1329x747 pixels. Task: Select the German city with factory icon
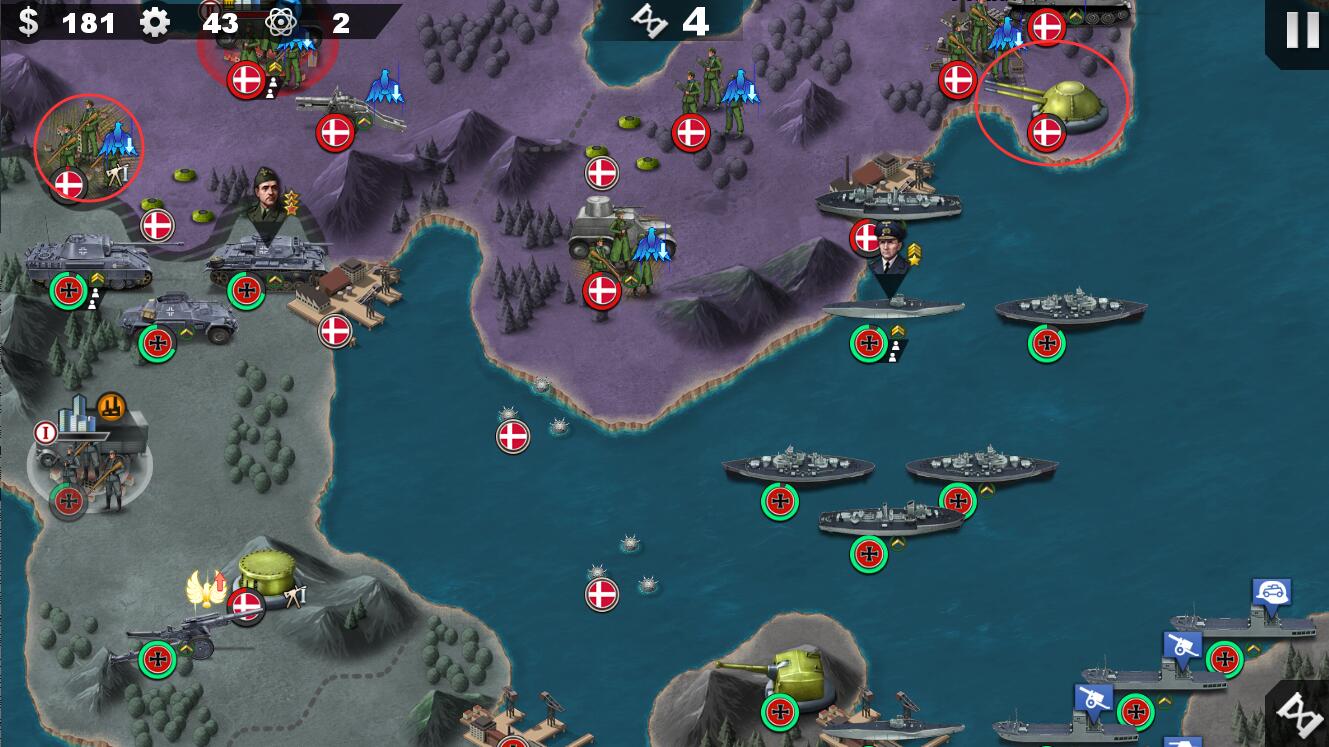point(91,444)
